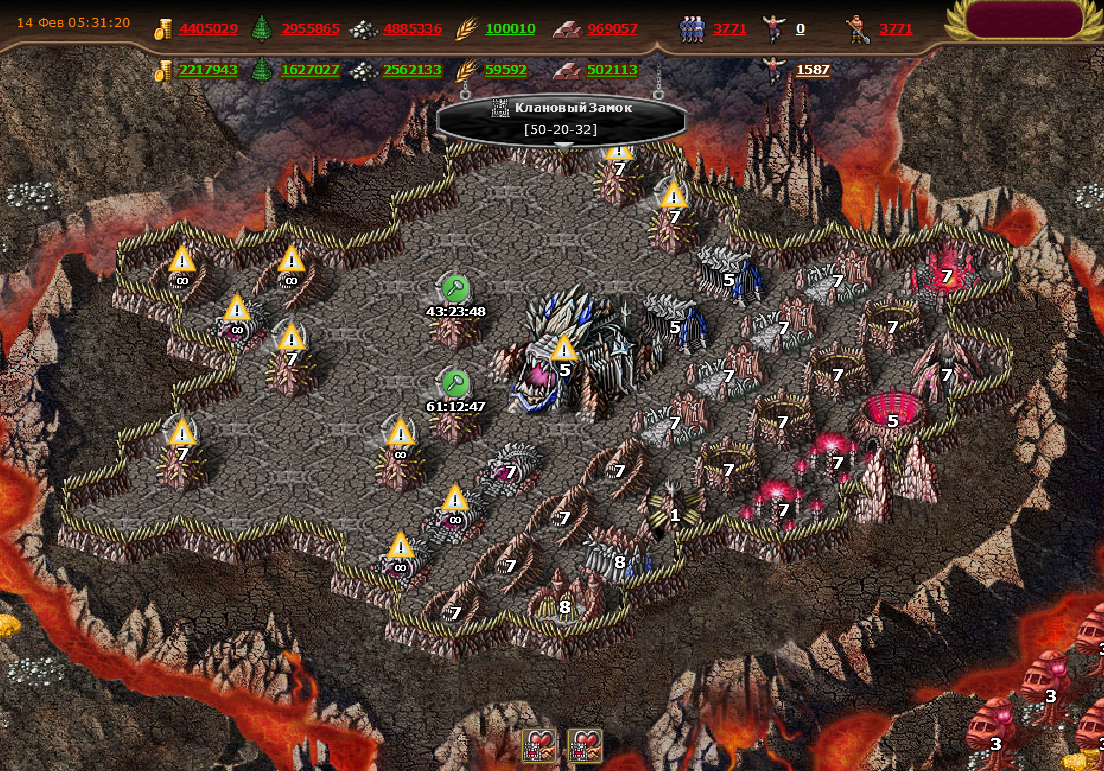Select the stone total 4885336
The image size is (1104, 771).
click(x=411, y=29)
